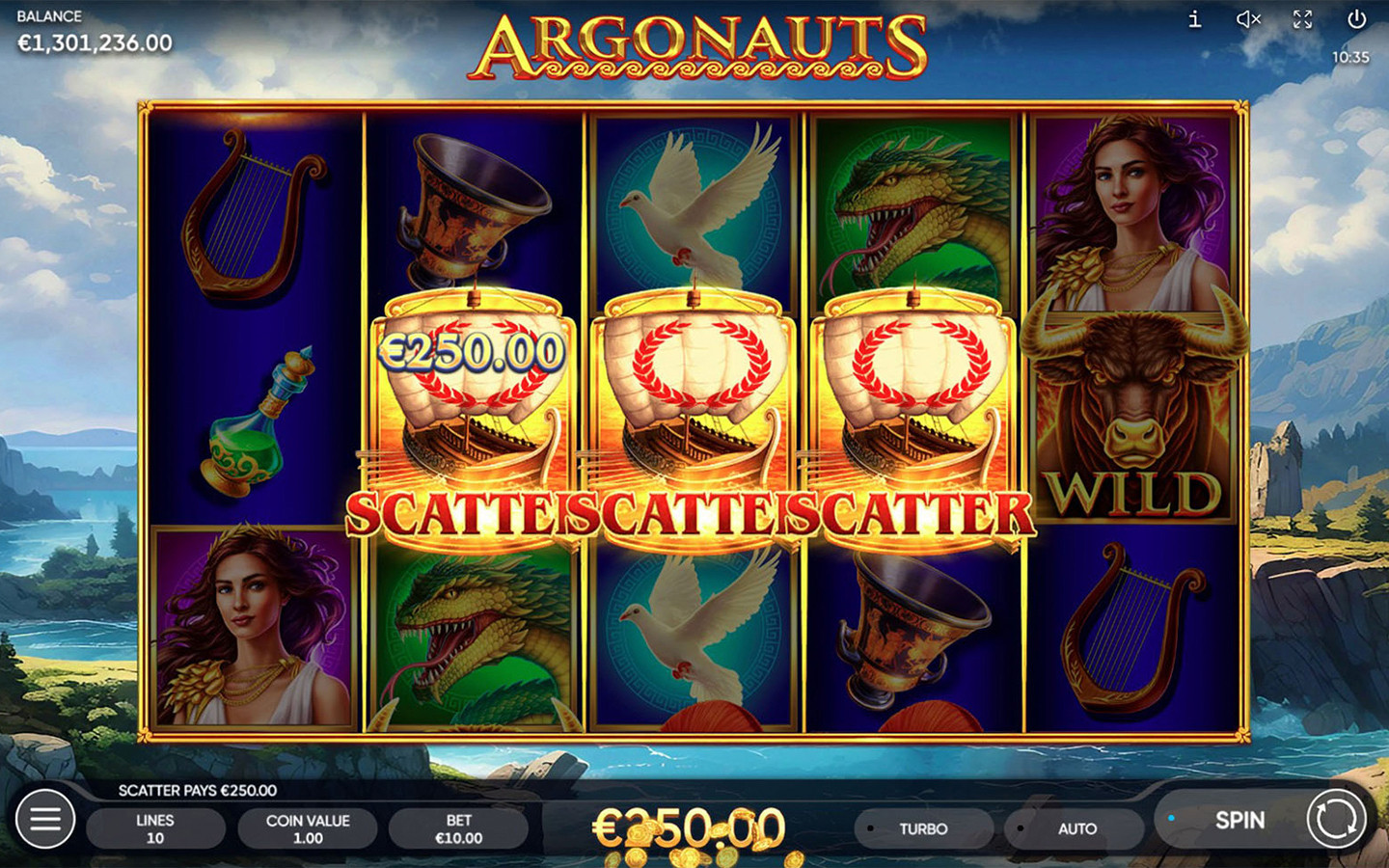
Task: Open the game information panel
Action: point(1193,17)
